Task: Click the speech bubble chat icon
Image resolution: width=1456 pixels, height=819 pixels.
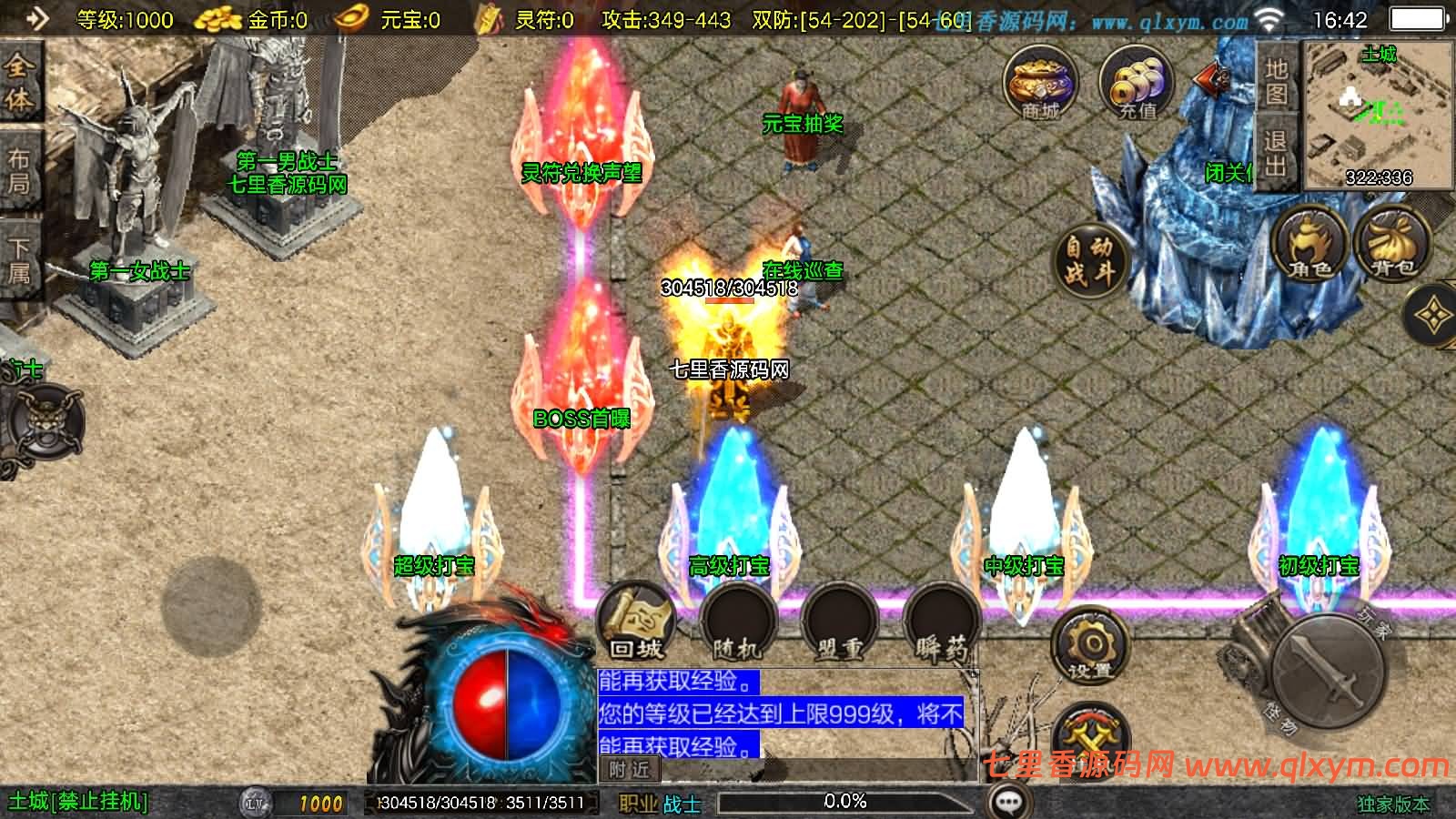Action: click(1007, 802)
